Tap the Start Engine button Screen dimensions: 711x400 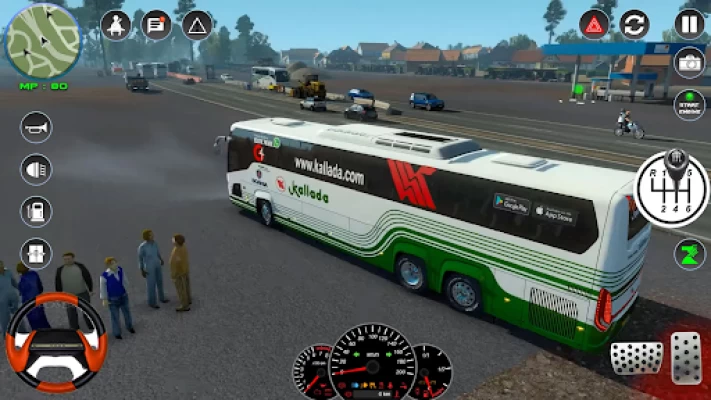[690, 103]
